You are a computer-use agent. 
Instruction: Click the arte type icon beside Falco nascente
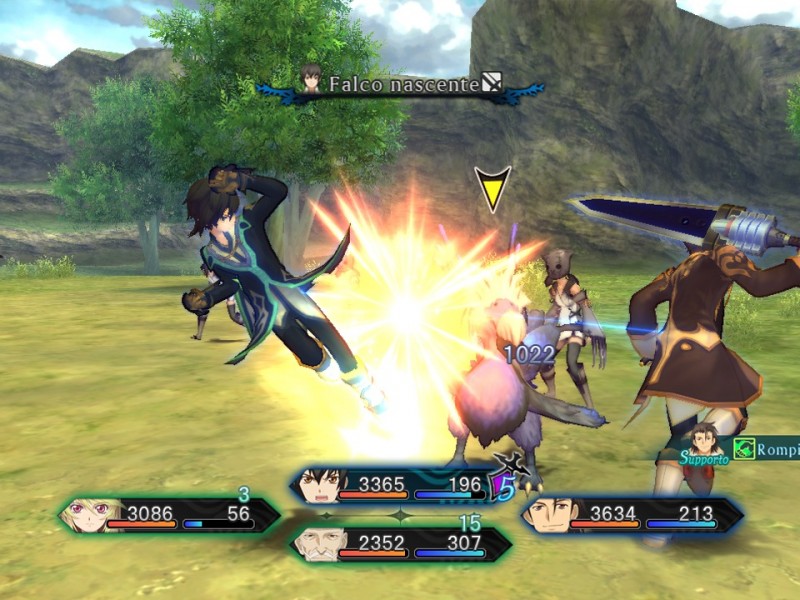pyautogui.click(x=492, y=84)
